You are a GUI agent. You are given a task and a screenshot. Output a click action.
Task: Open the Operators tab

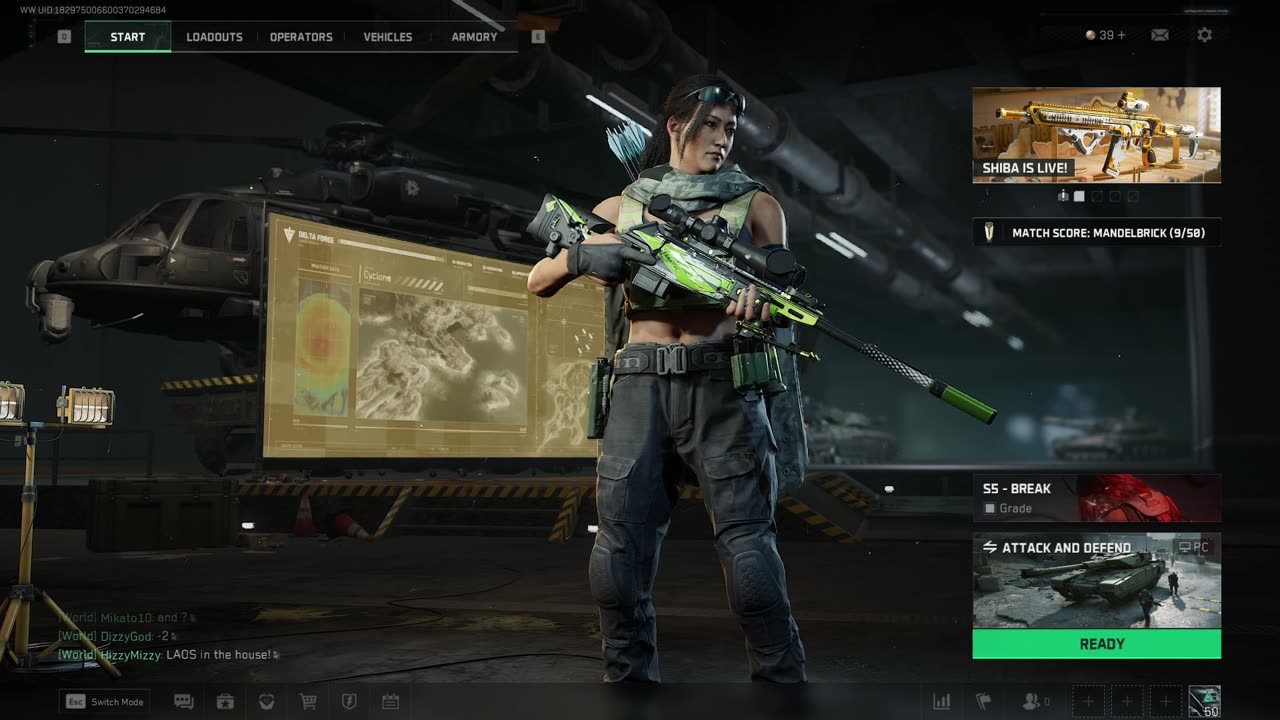click(x=301, y=37)
